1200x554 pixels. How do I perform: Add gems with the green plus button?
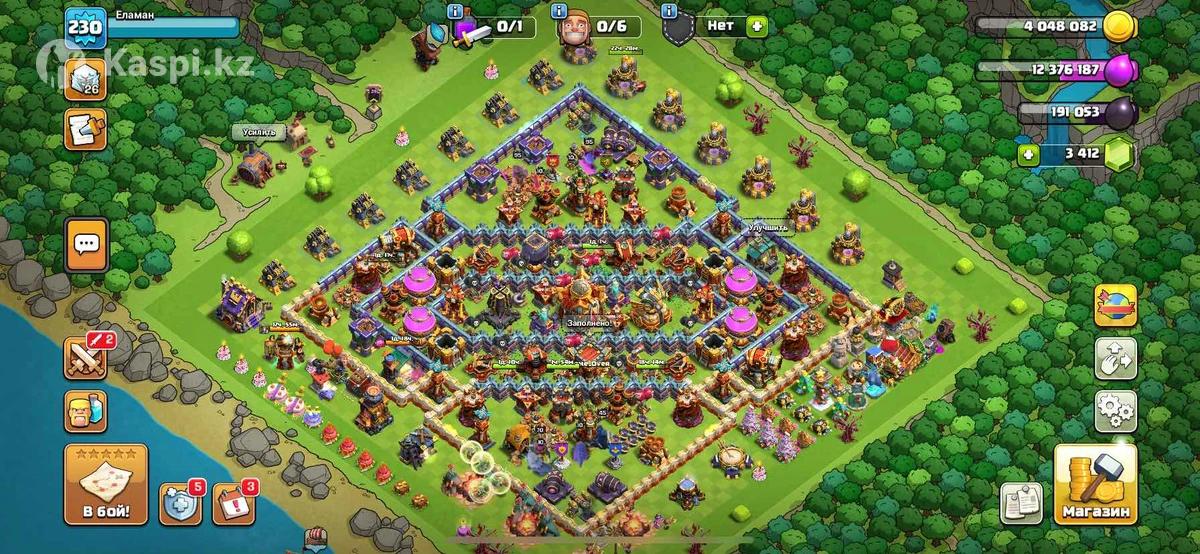tap(1027, 155)
